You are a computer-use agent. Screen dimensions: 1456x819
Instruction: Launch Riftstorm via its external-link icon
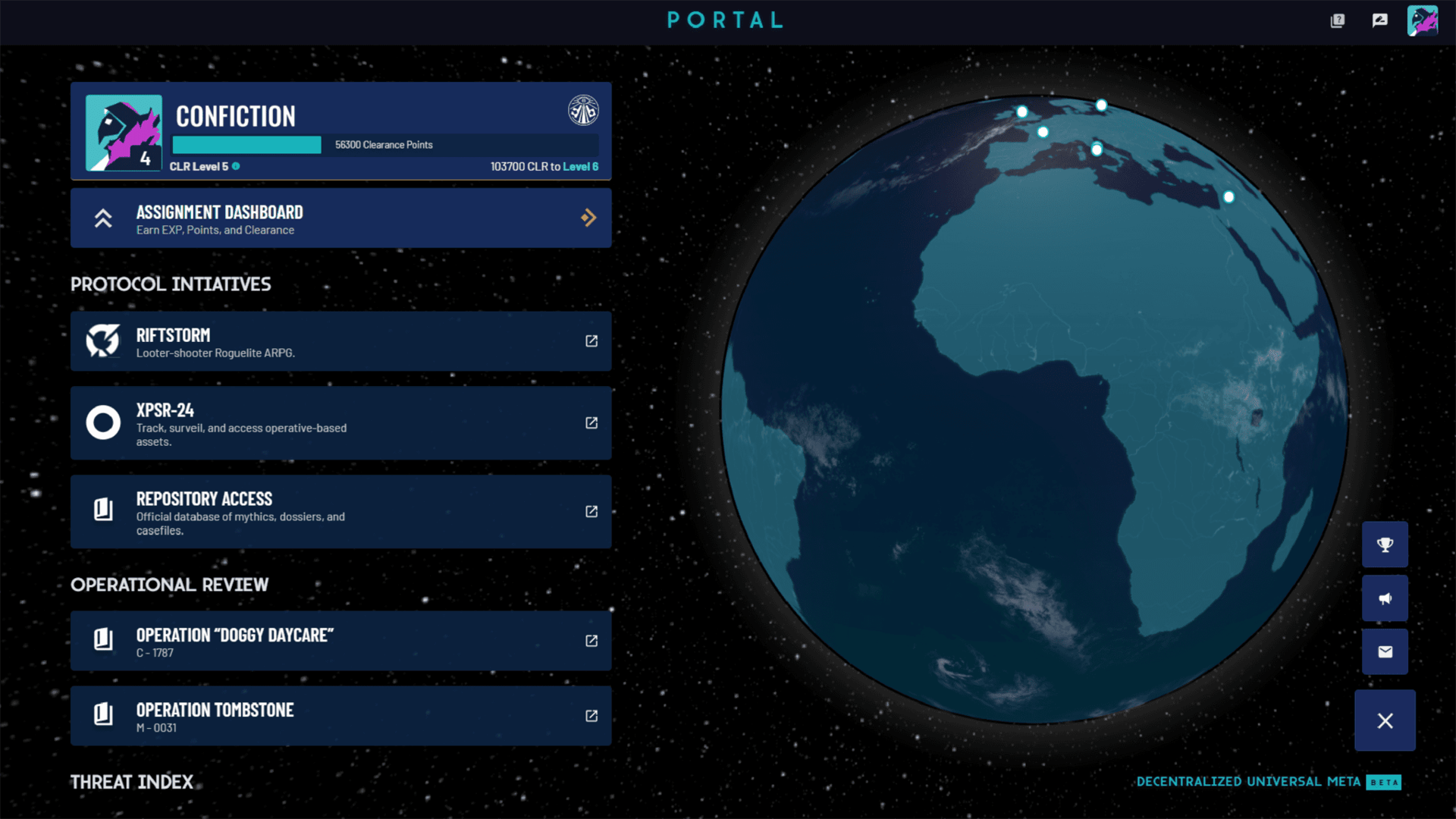(x=591, y=341)
